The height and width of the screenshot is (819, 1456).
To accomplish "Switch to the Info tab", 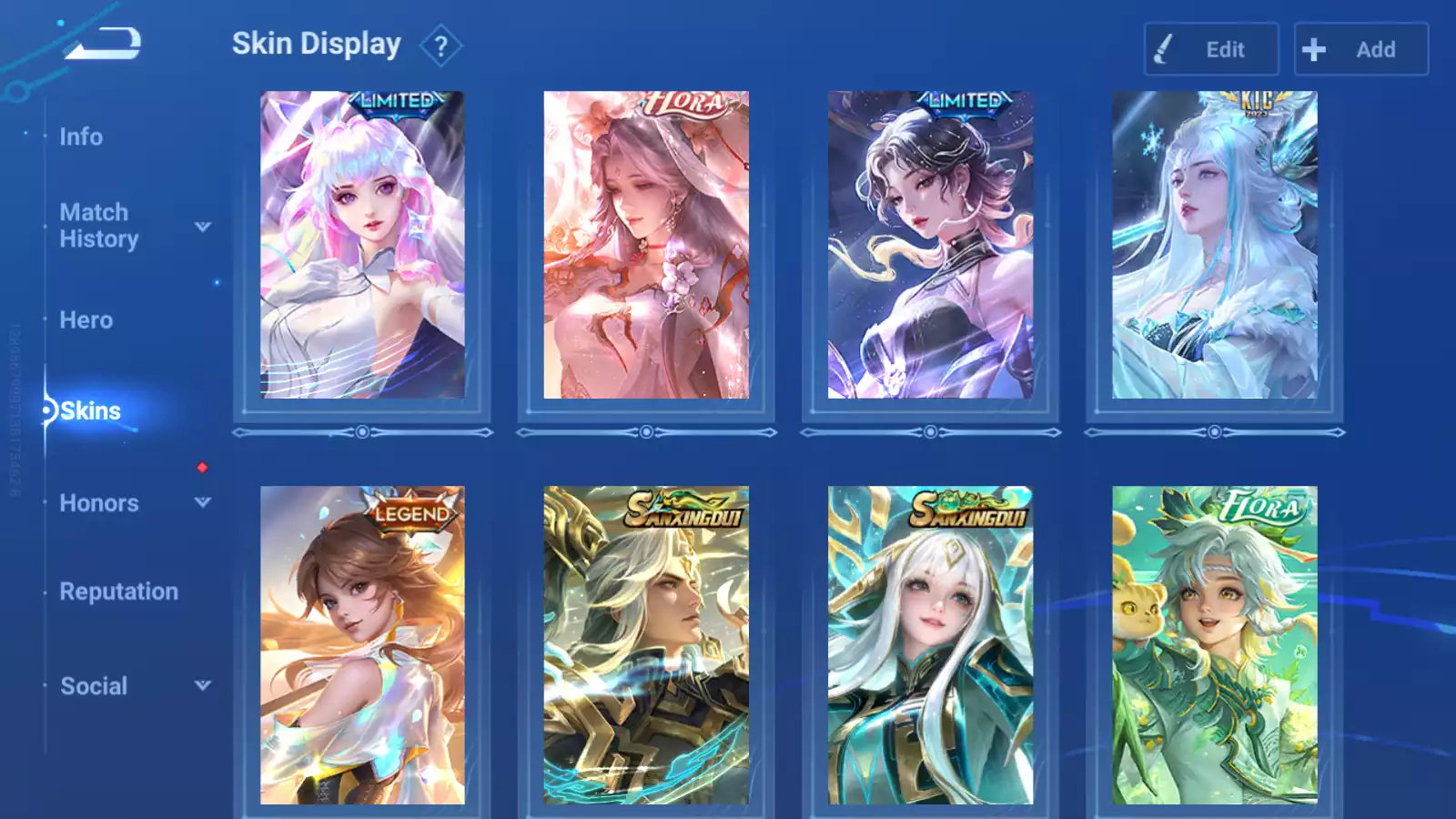I will [81, 136].
